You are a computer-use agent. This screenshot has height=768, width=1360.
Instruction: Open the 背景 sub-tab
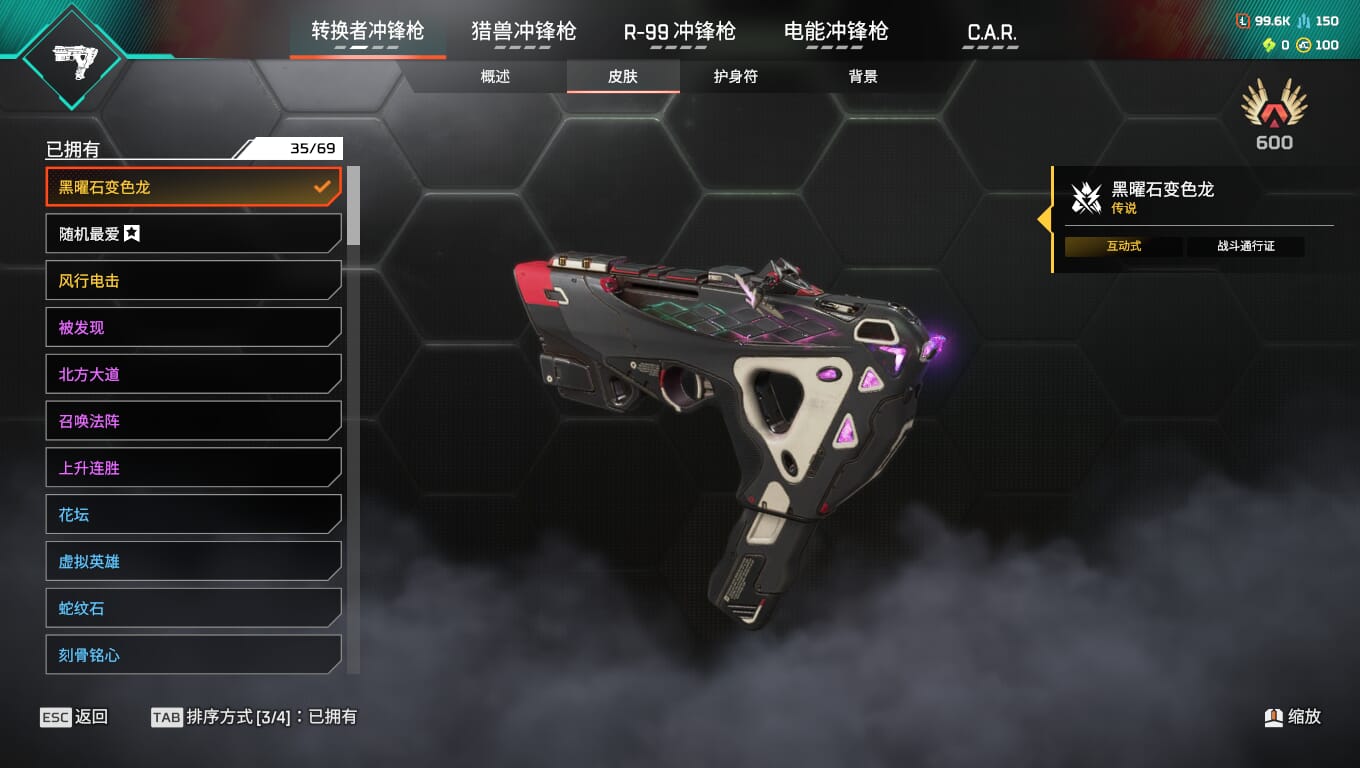click(863, 77)
